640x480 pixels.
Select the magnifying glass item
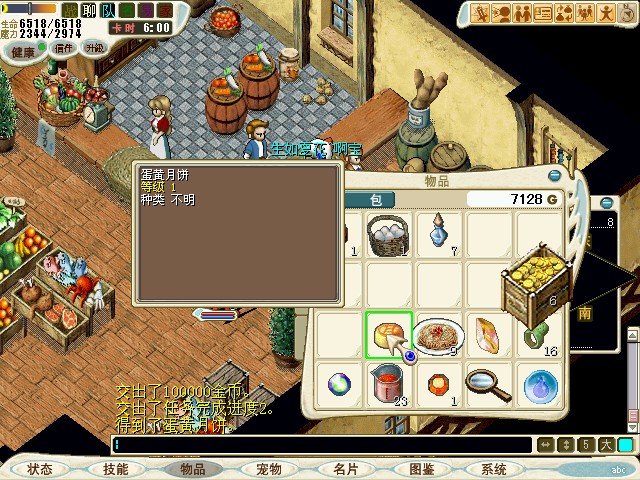(488, 383)
